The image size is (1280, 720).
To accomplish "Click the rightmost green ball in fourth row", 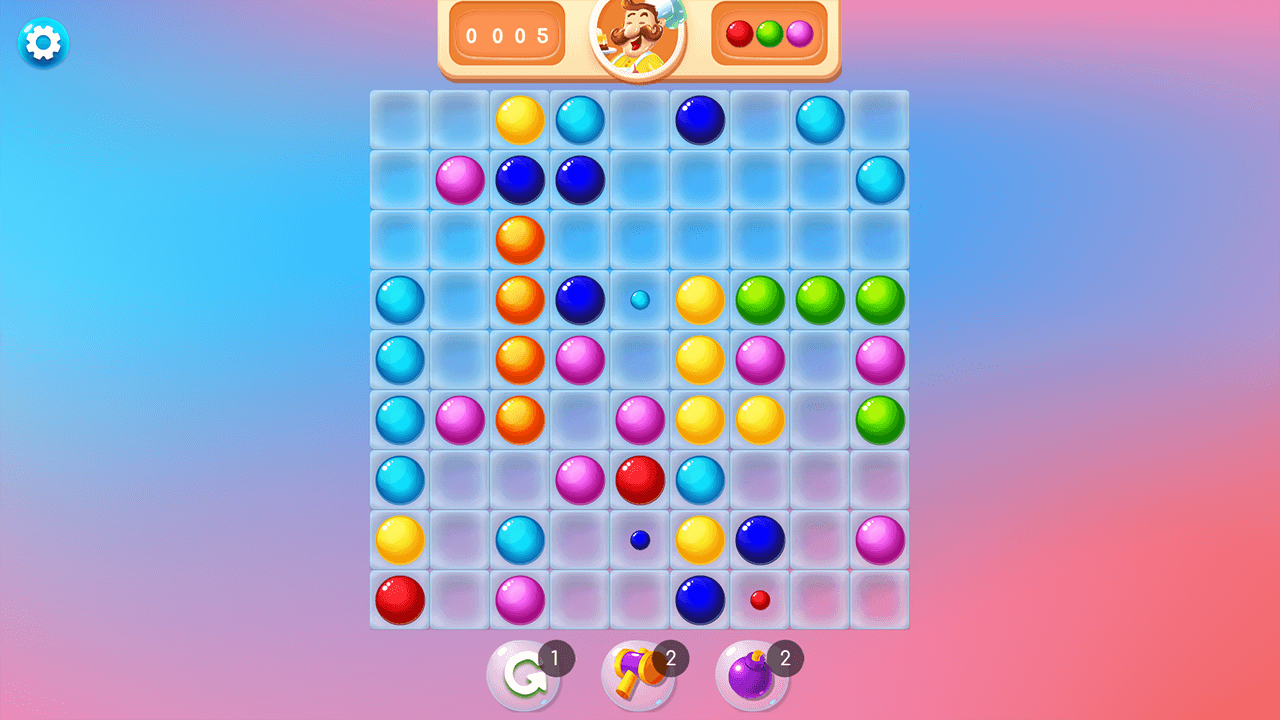I will tap(879, 300).
